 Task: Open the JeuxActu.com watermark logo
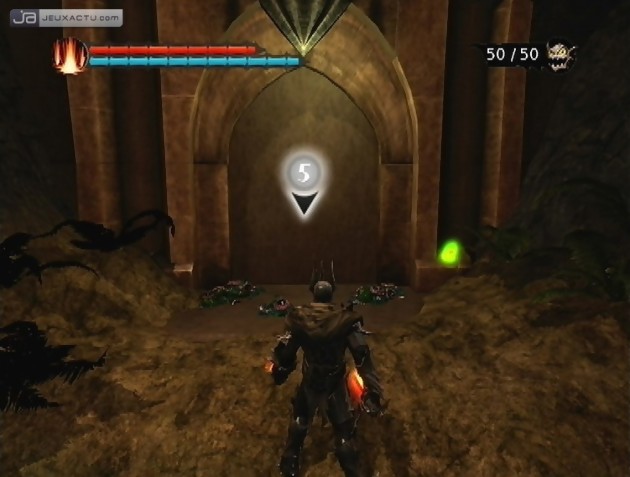[68, 18]
